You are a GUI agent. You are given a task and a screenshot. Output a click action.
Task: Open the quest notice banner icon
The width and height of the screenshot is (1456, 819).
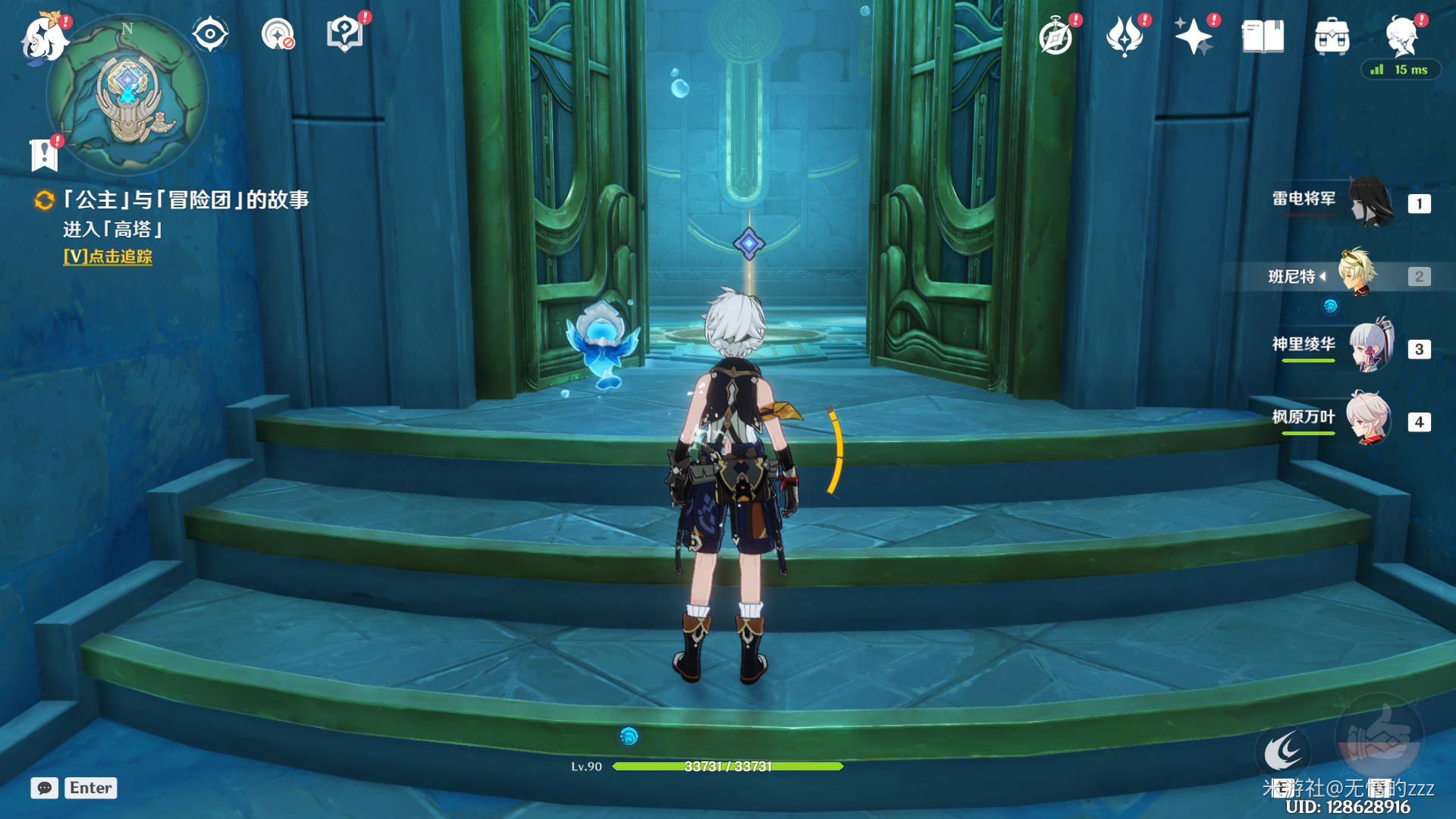coord(44,155)
